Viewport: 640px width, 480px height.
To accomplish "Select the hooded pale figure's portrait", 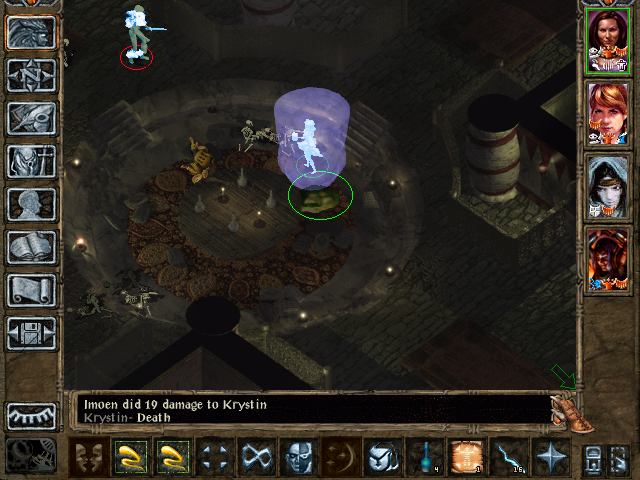I will pos(606,185).
